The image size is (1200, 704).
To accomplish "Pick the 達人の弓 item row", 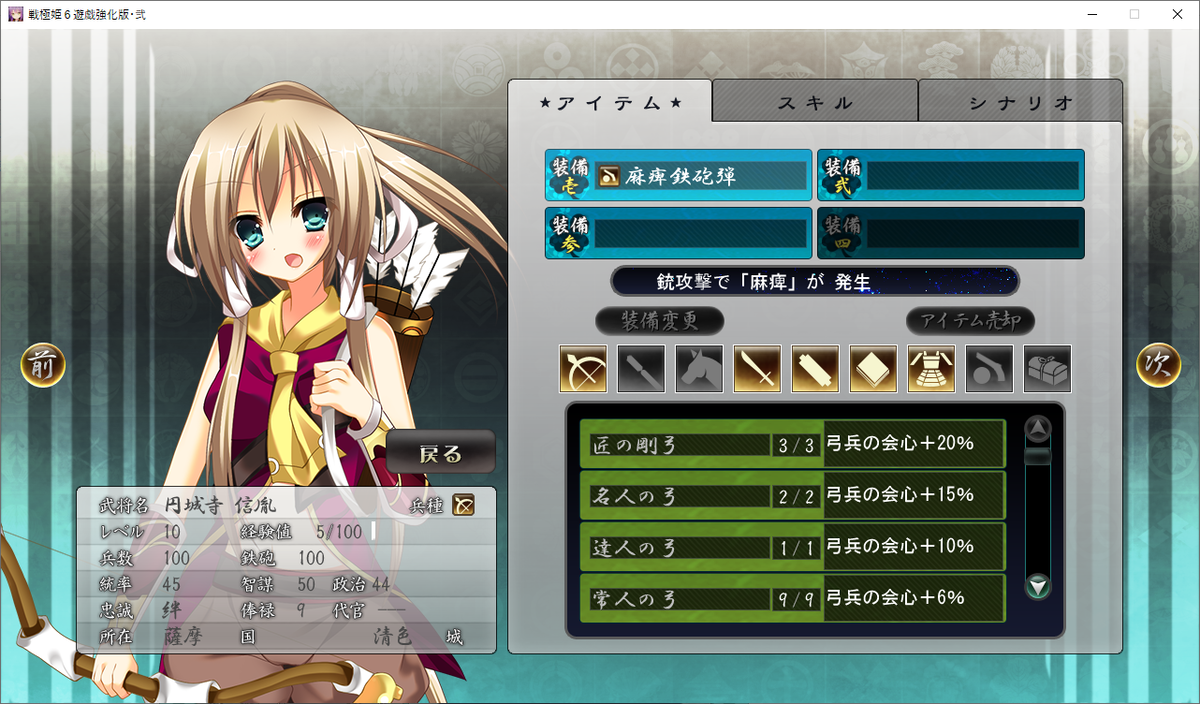I will click(x=792, y=547).
